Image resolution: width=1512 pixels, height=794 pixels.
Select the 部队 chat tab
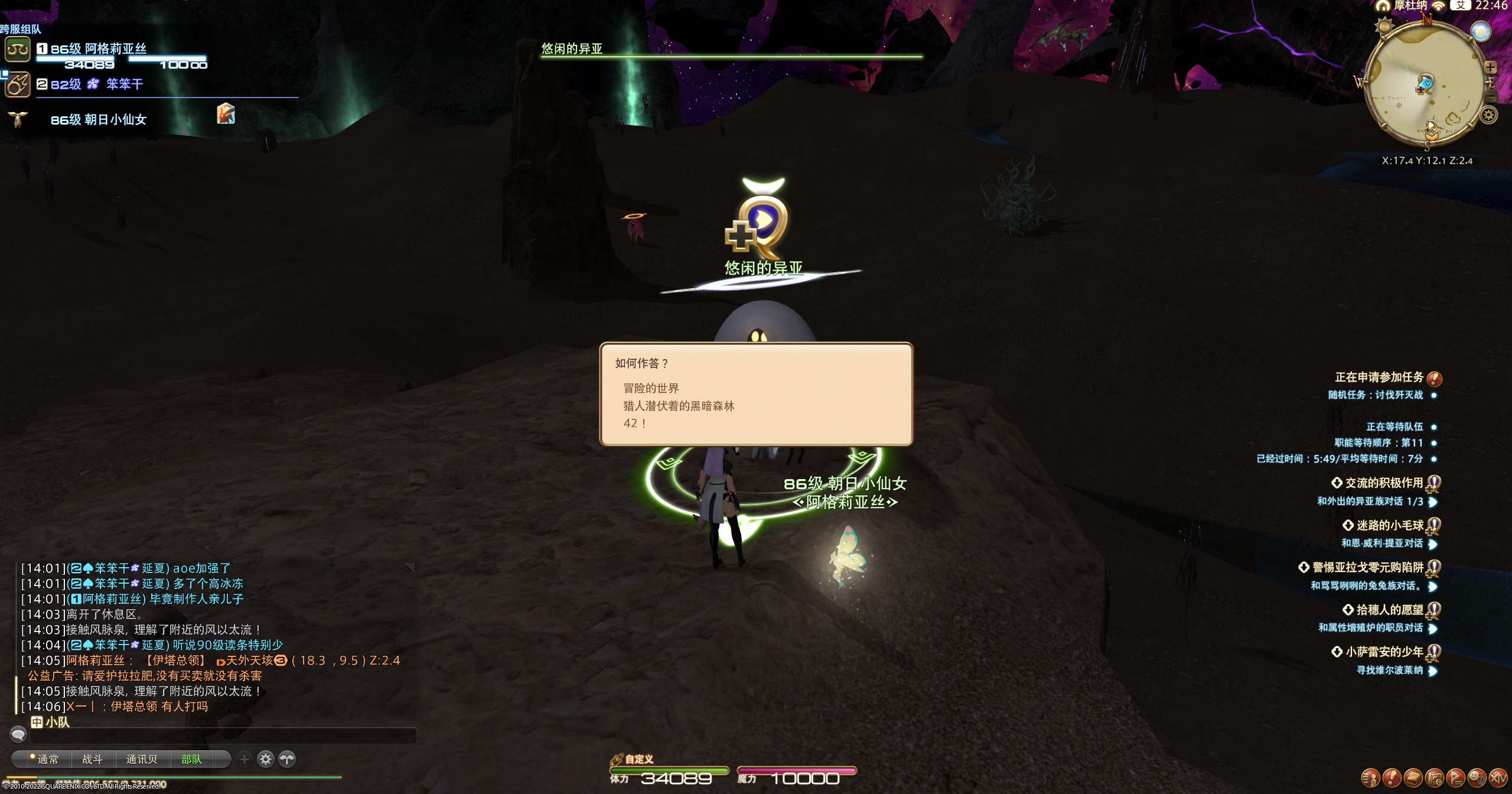[x=191, y=759]
